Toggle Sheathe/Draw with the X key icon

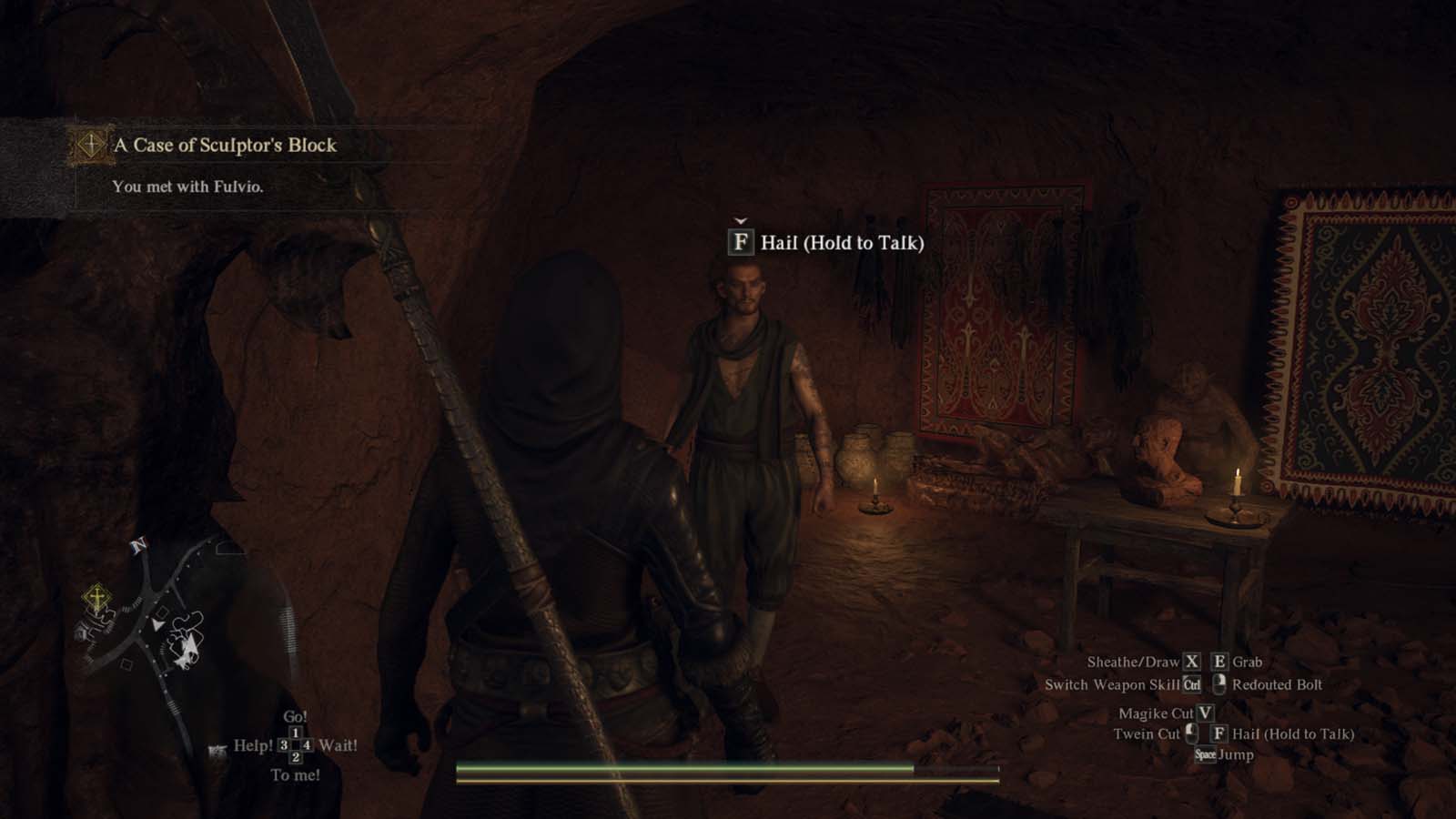pyautogui.click(x=1192, y=662)
